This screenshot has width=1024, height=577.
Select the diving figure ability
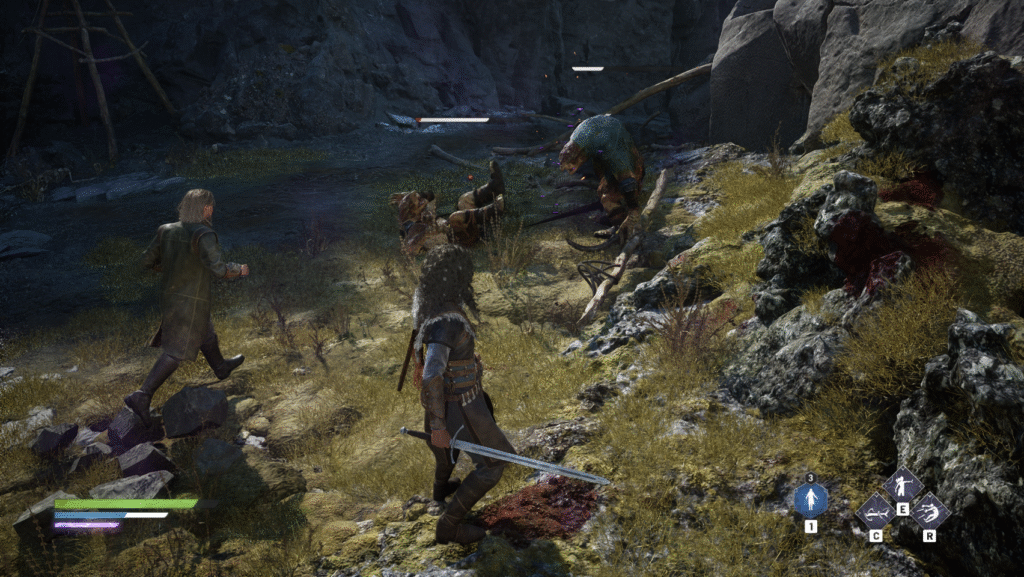931,512
